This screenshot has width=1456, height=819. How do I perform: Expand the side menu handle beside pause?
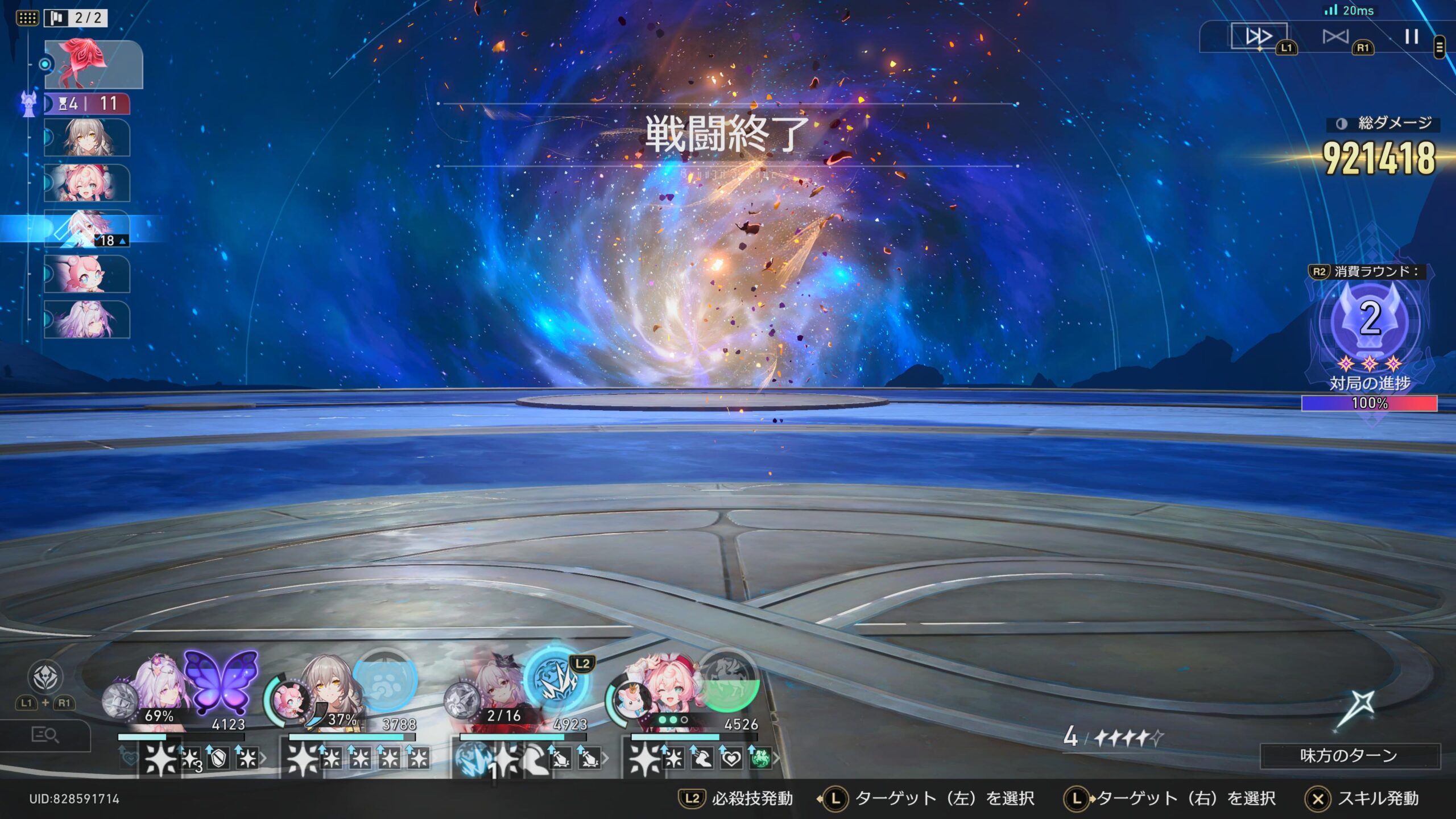point(1440,47)
